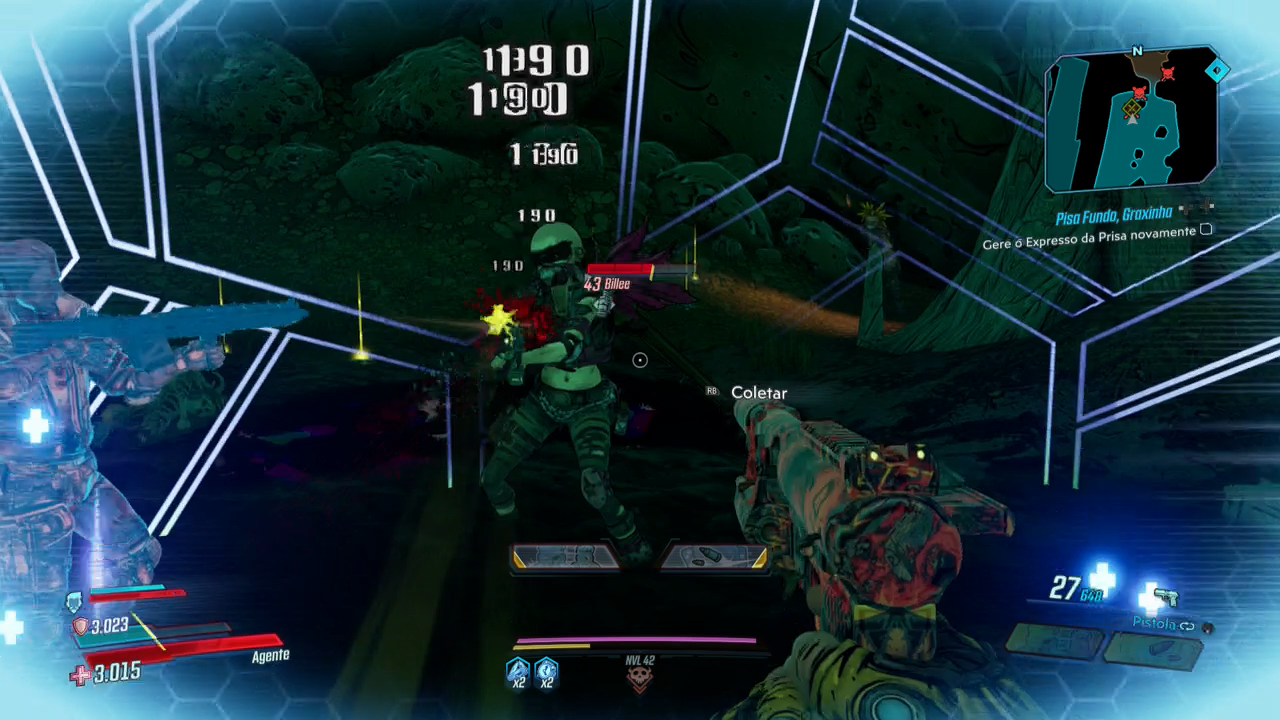
Task: Select the first x2 buff icon
Action: [x=517, y=670]
